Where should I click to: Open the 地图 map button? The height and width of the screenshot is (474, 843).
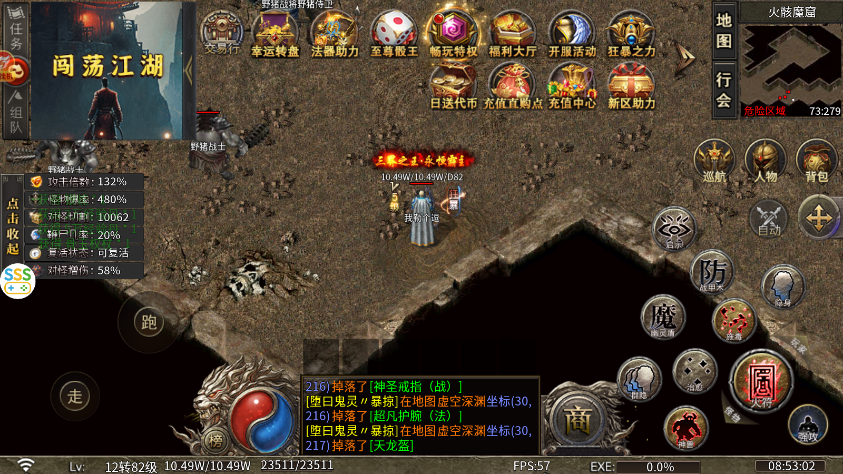725,32
